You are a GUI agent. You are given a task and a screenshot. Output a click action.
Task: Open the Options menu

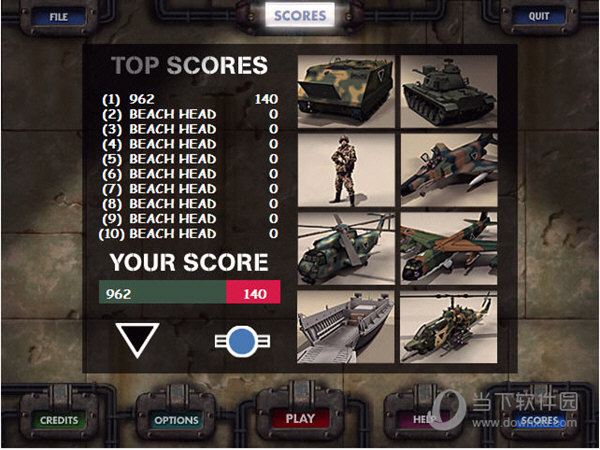pyautogui.click(x=176, y=420)
